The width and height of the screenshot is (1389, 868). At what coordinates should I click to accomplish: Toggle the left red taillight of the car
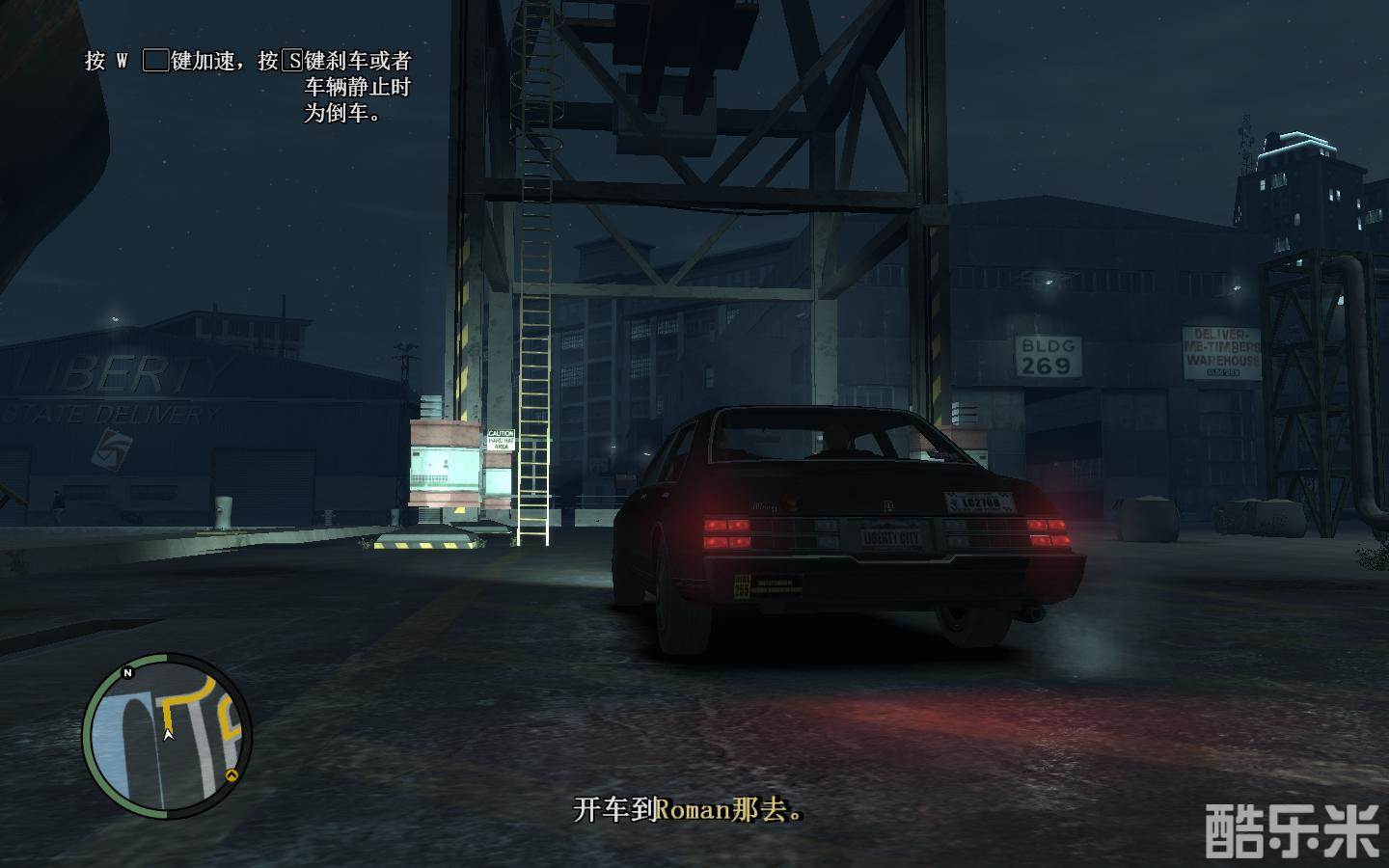tap(728, 532)
